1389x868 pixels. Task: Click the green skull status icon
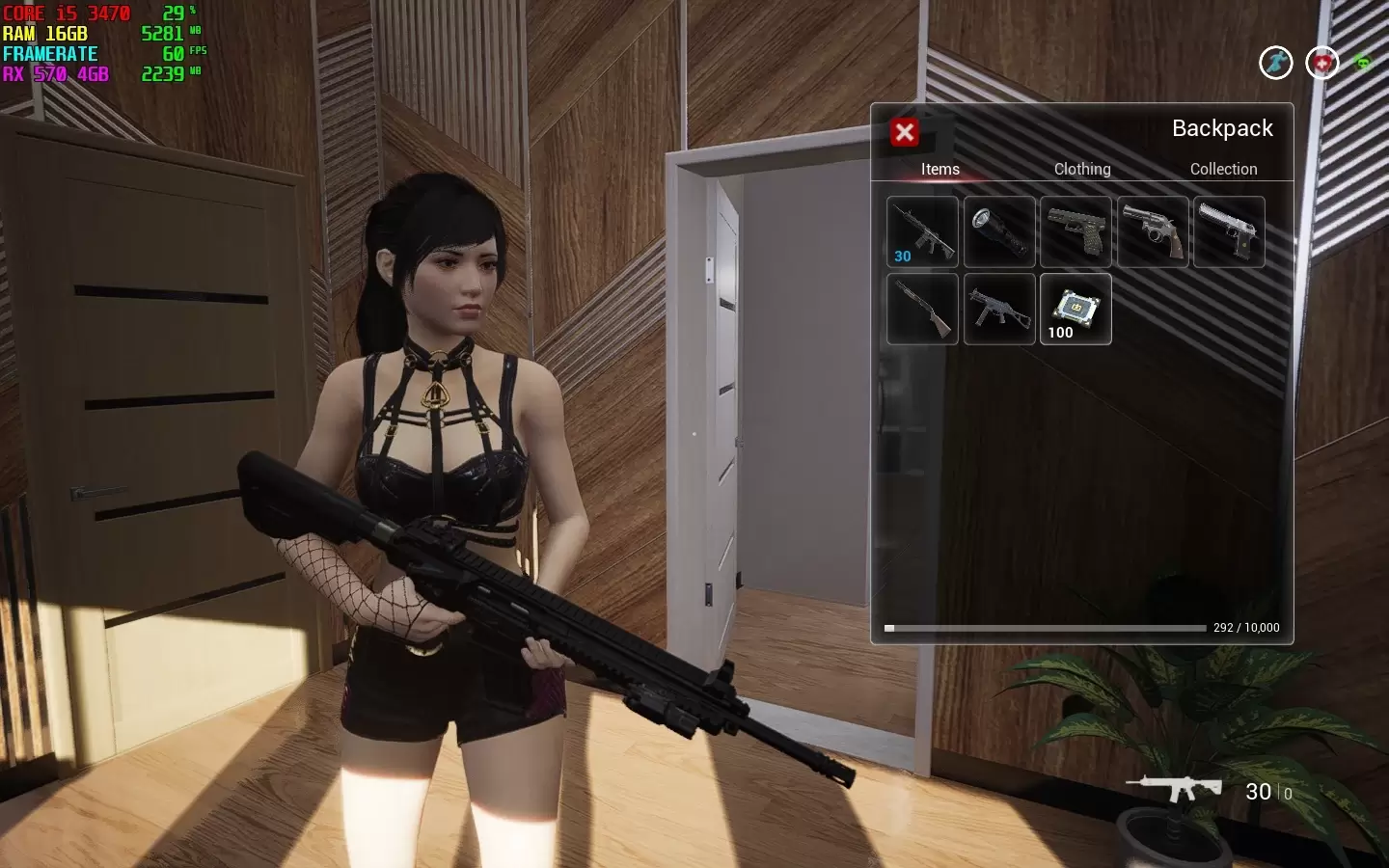(1363, 64)
